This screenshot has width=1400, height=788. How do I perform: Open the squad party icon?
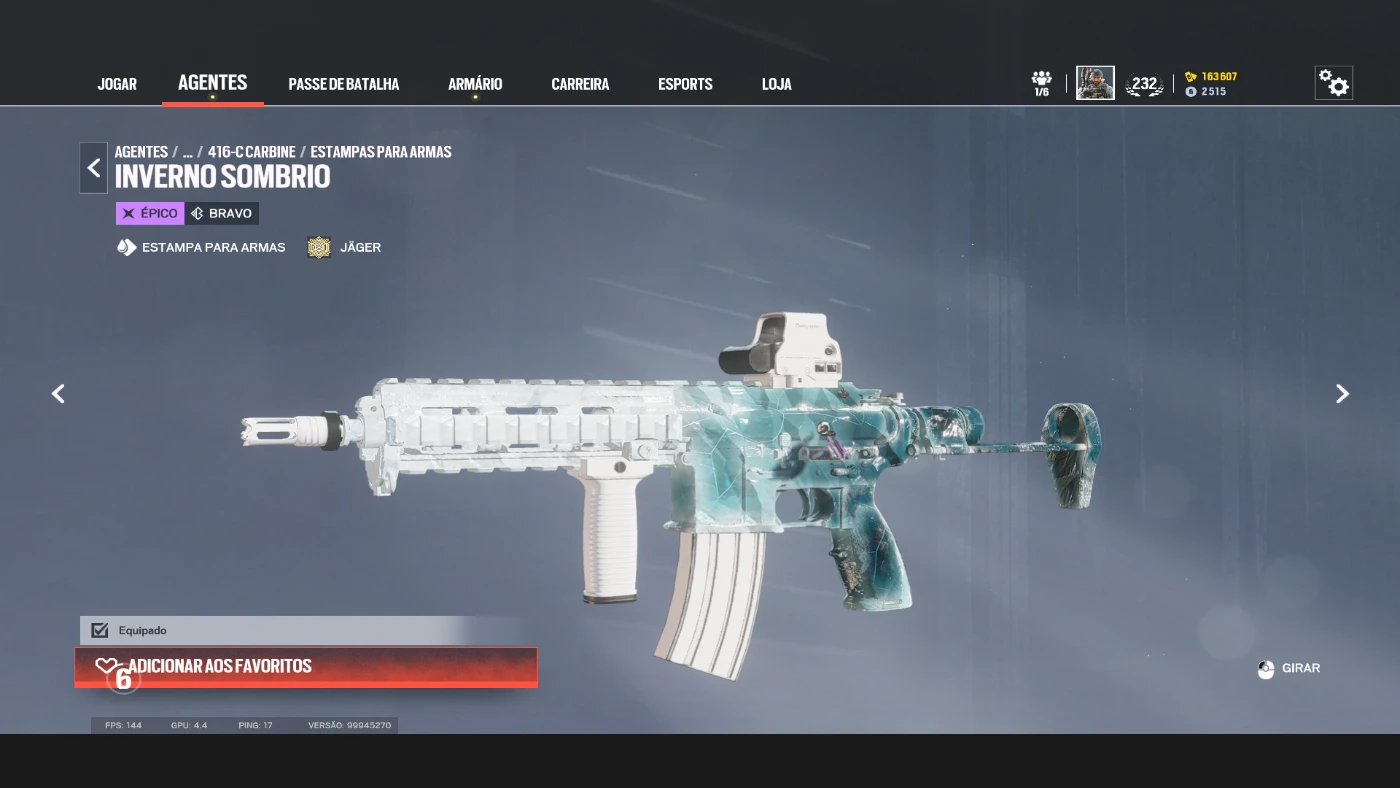1042,83
